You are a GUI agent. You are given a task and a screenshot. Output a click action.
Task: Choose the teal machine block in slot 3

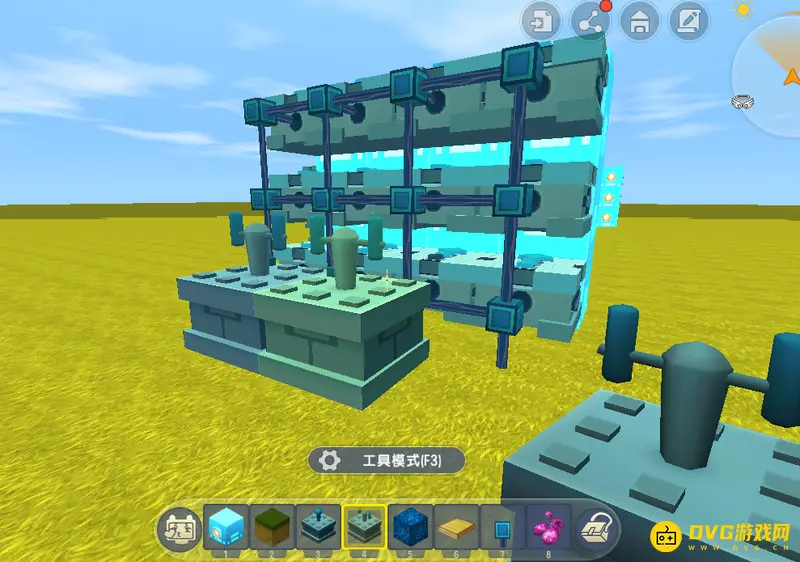[318, 526]
